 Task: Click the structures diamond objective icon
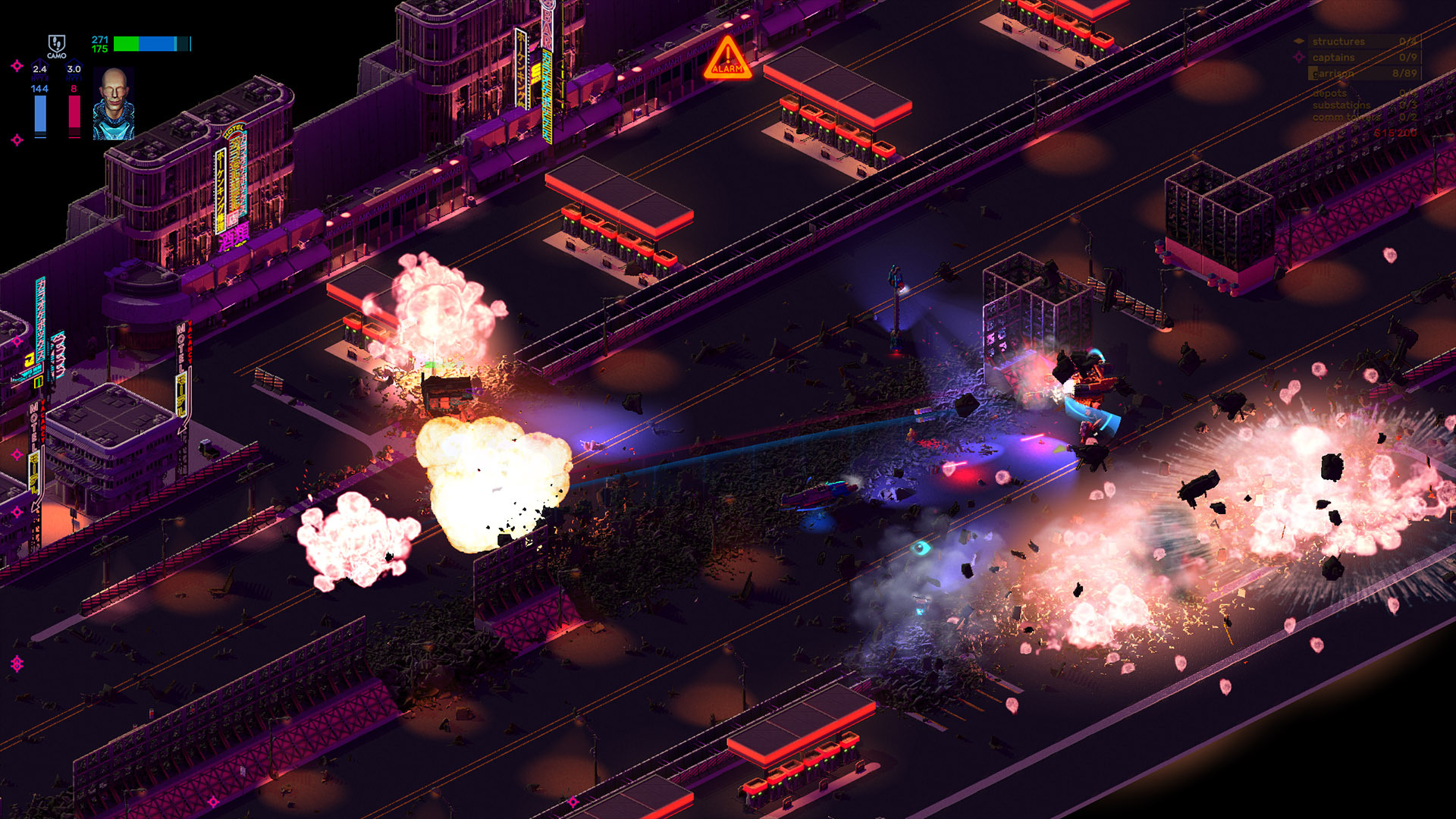[1299, 41]
